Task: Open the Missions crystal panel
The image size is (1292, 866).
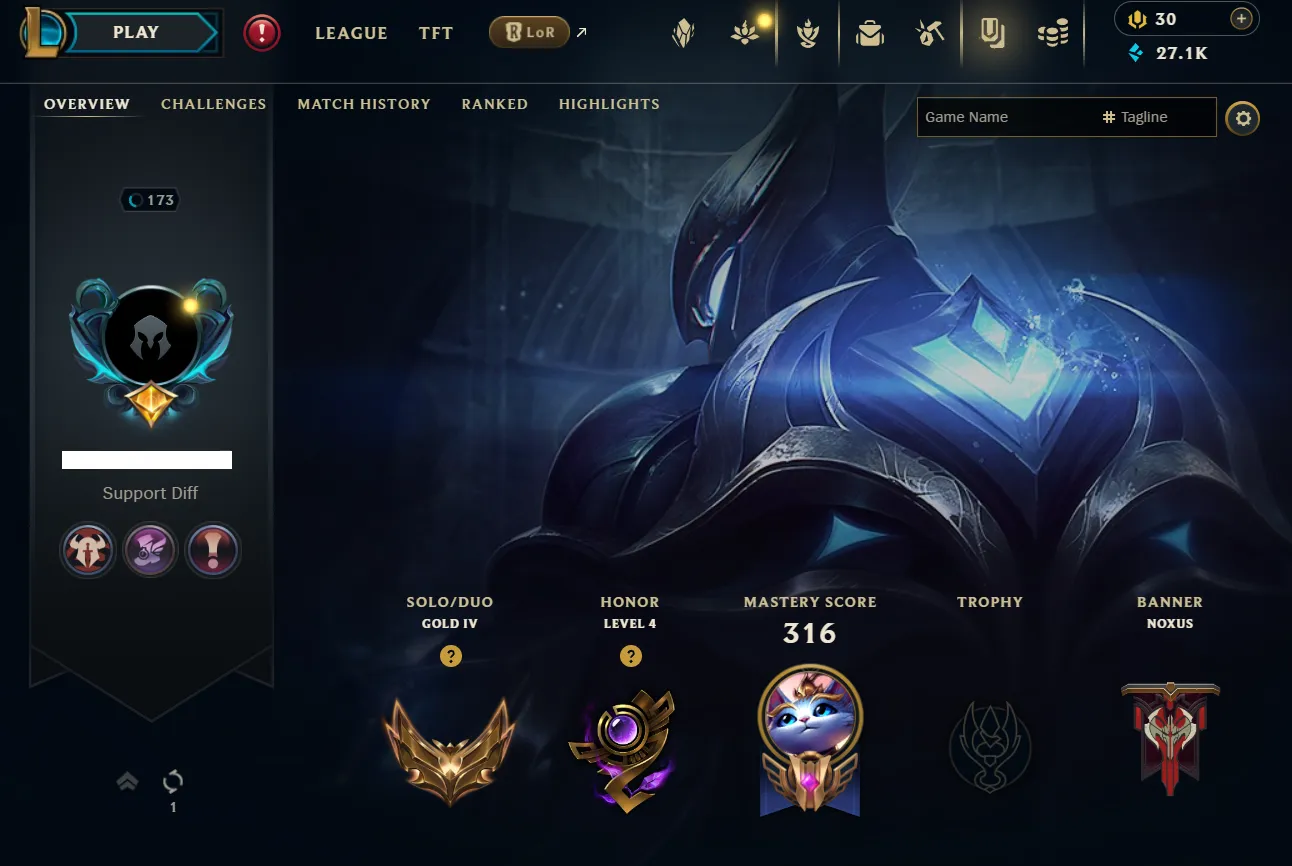Action: pyautogui.click(x=683, y=33)
